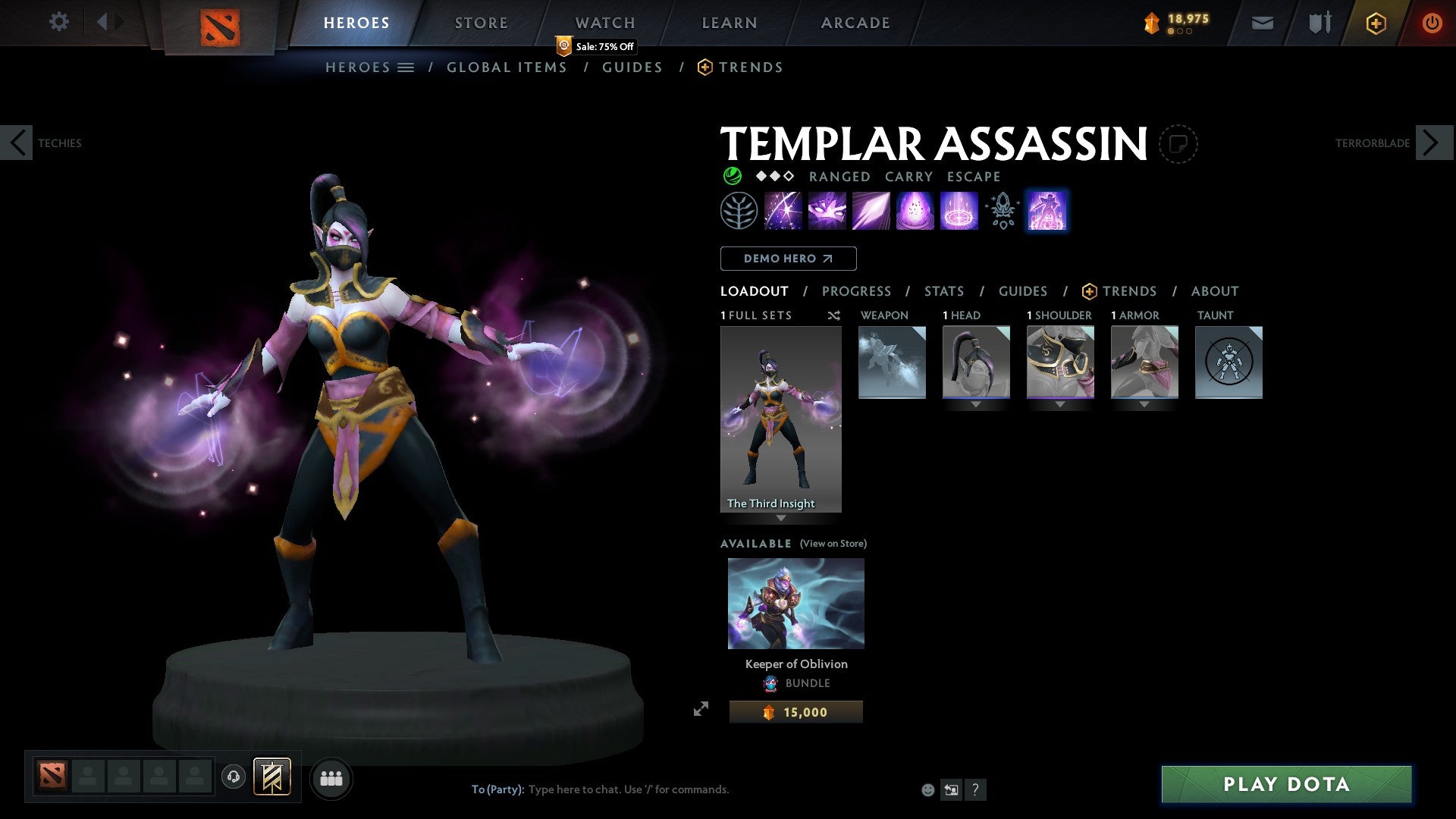Select the Keeper of Oblivion bundle thumbnail
Screen dimensions: 1456x819
(795, 603)
